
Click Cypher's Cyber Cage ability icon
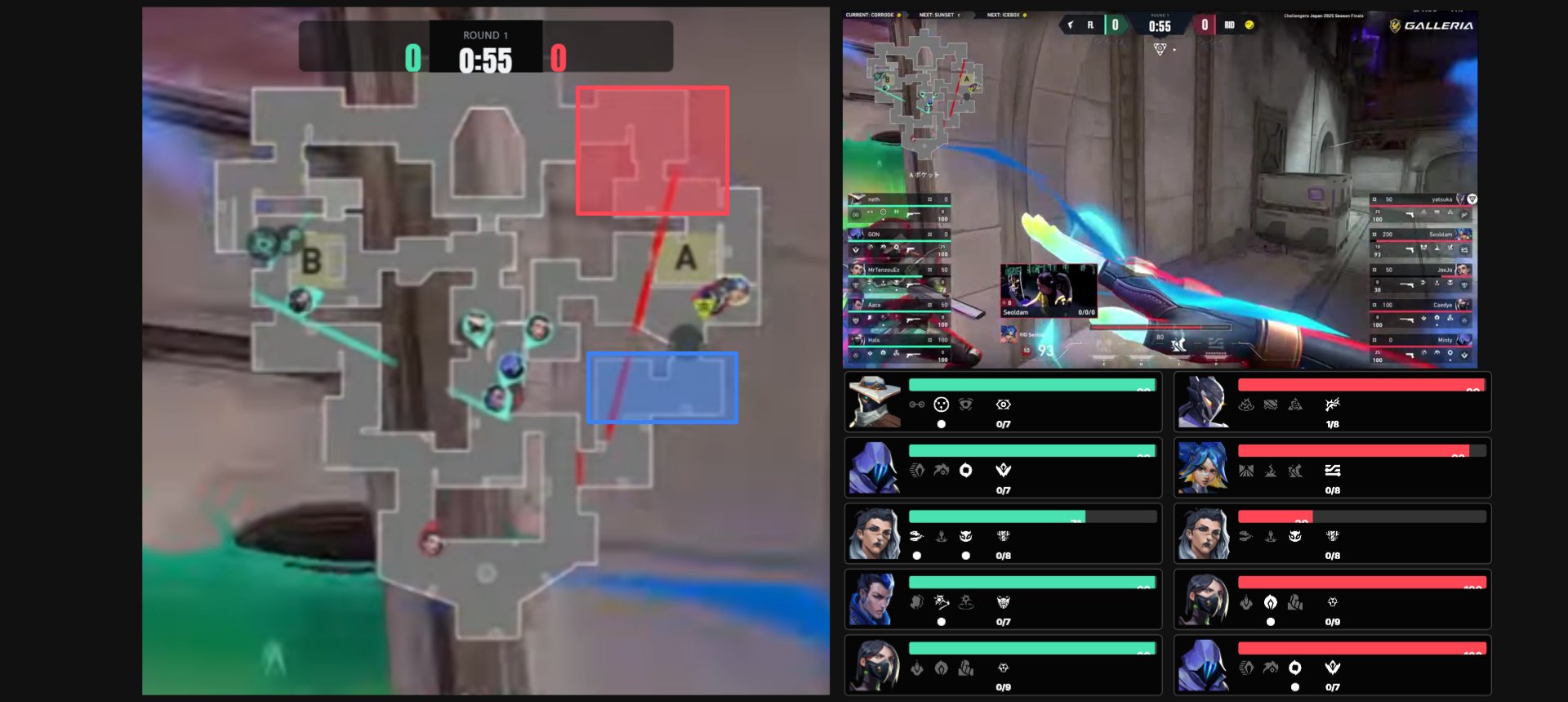click(x=941, y=405)
